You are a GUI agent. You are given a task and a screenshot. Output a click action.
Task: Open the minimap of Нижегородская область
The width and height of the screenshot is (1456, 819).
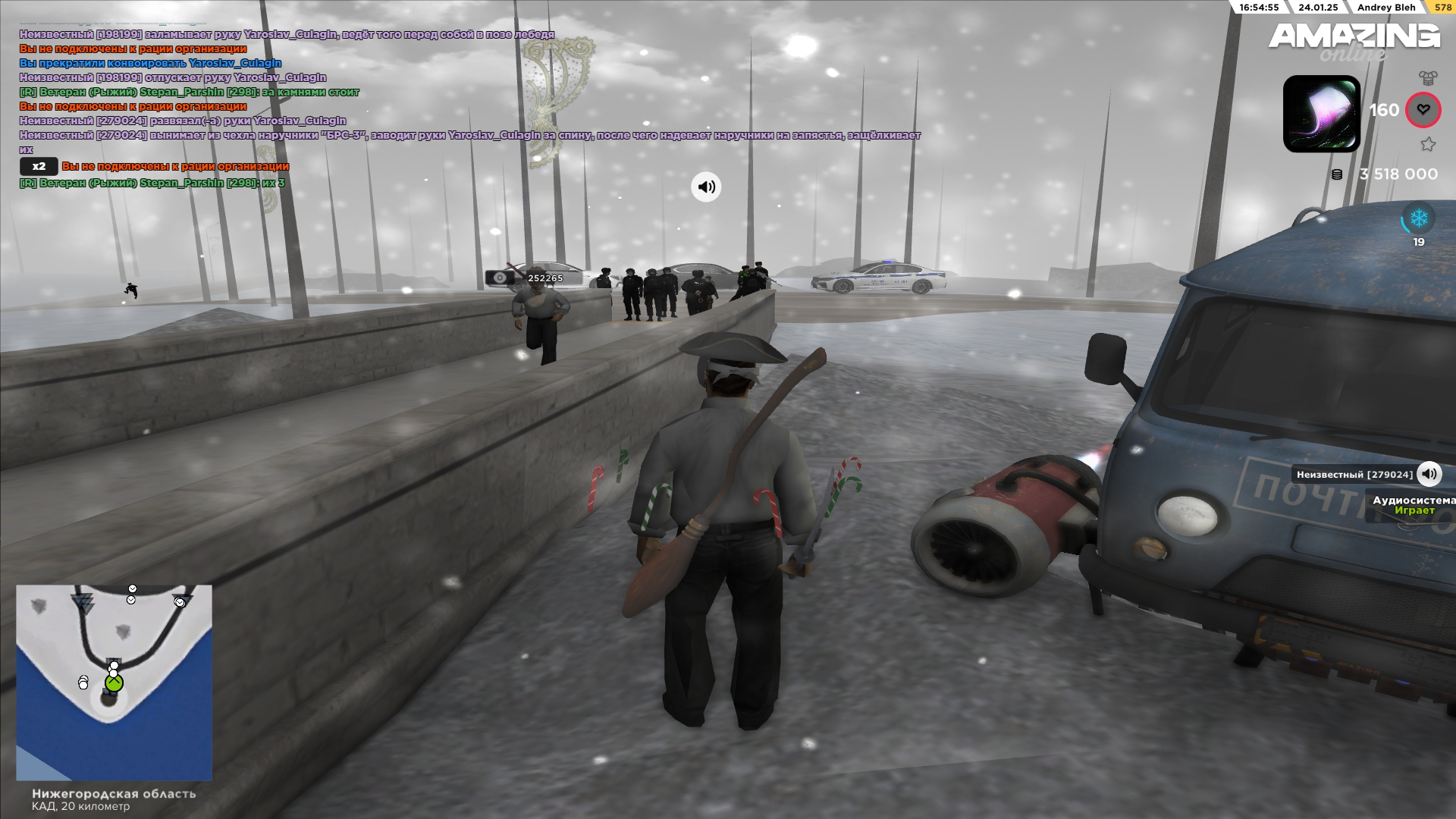(x=114, y=682)
